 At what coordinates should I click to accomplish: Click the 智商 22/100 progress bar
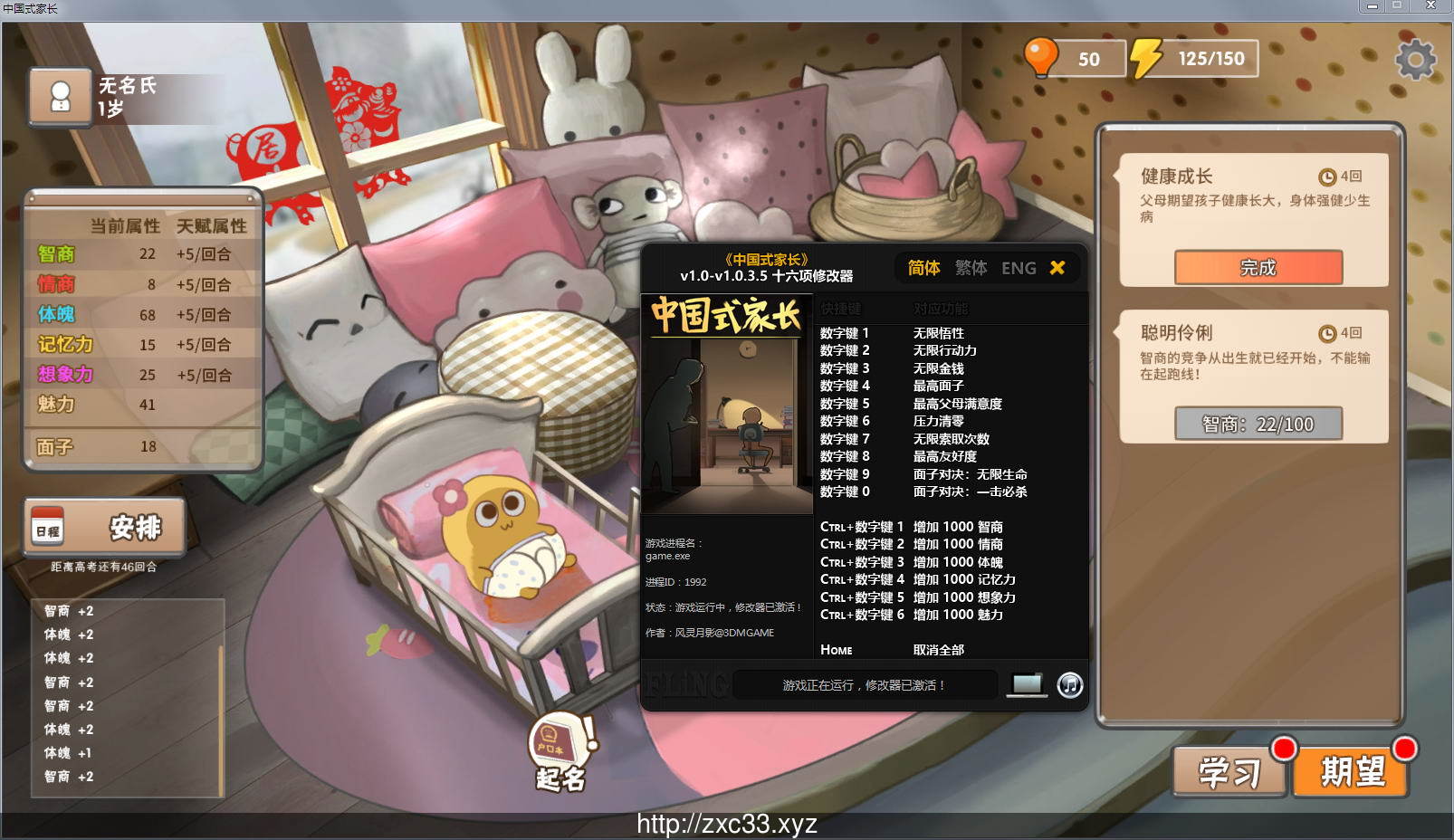(1258, 423)
